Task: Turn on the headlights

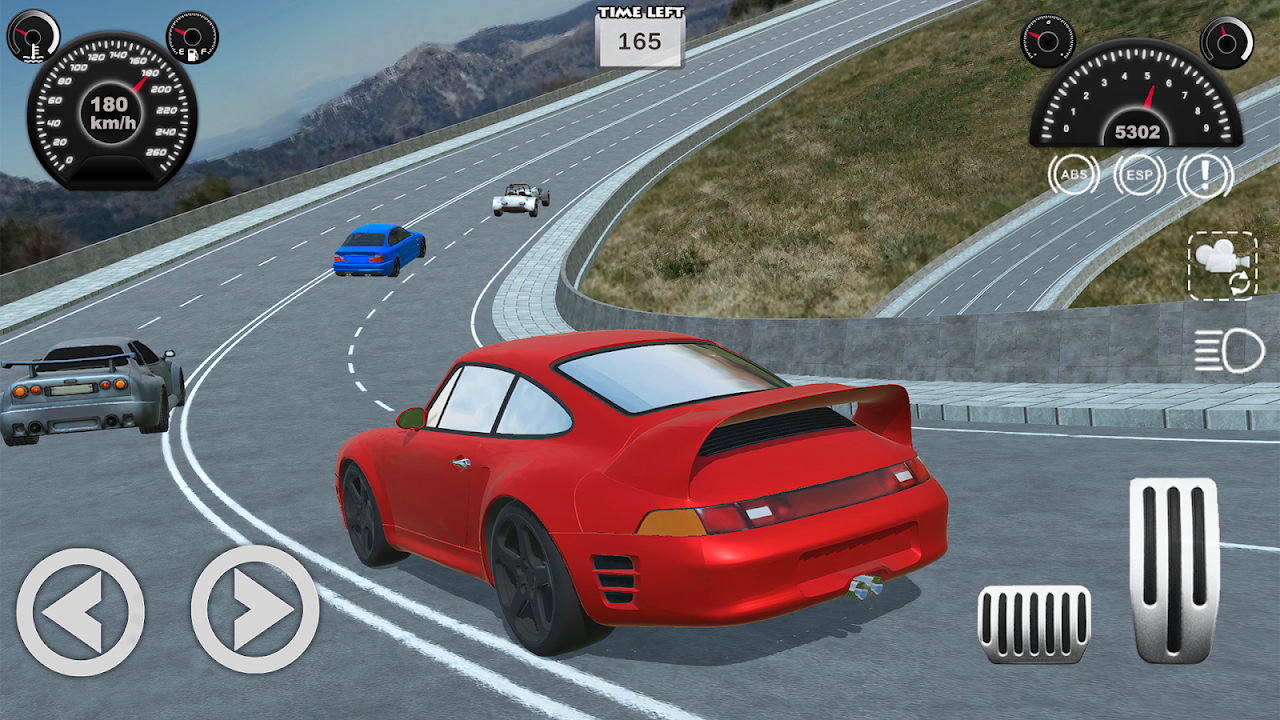Action: [x=1228, y=351]
